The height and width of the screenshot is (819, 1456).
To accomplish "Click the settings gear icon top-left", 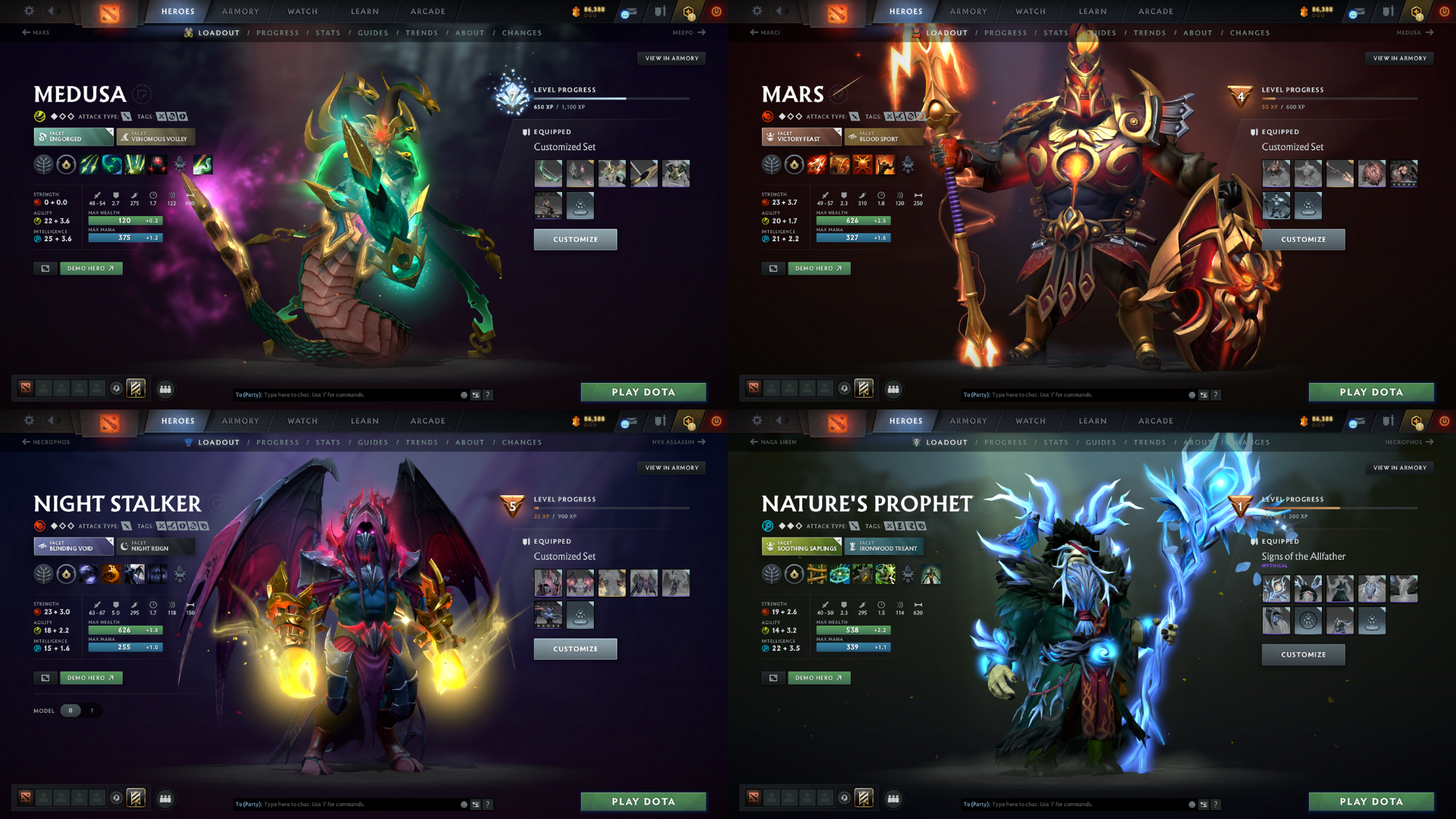I will coord(29,11).
